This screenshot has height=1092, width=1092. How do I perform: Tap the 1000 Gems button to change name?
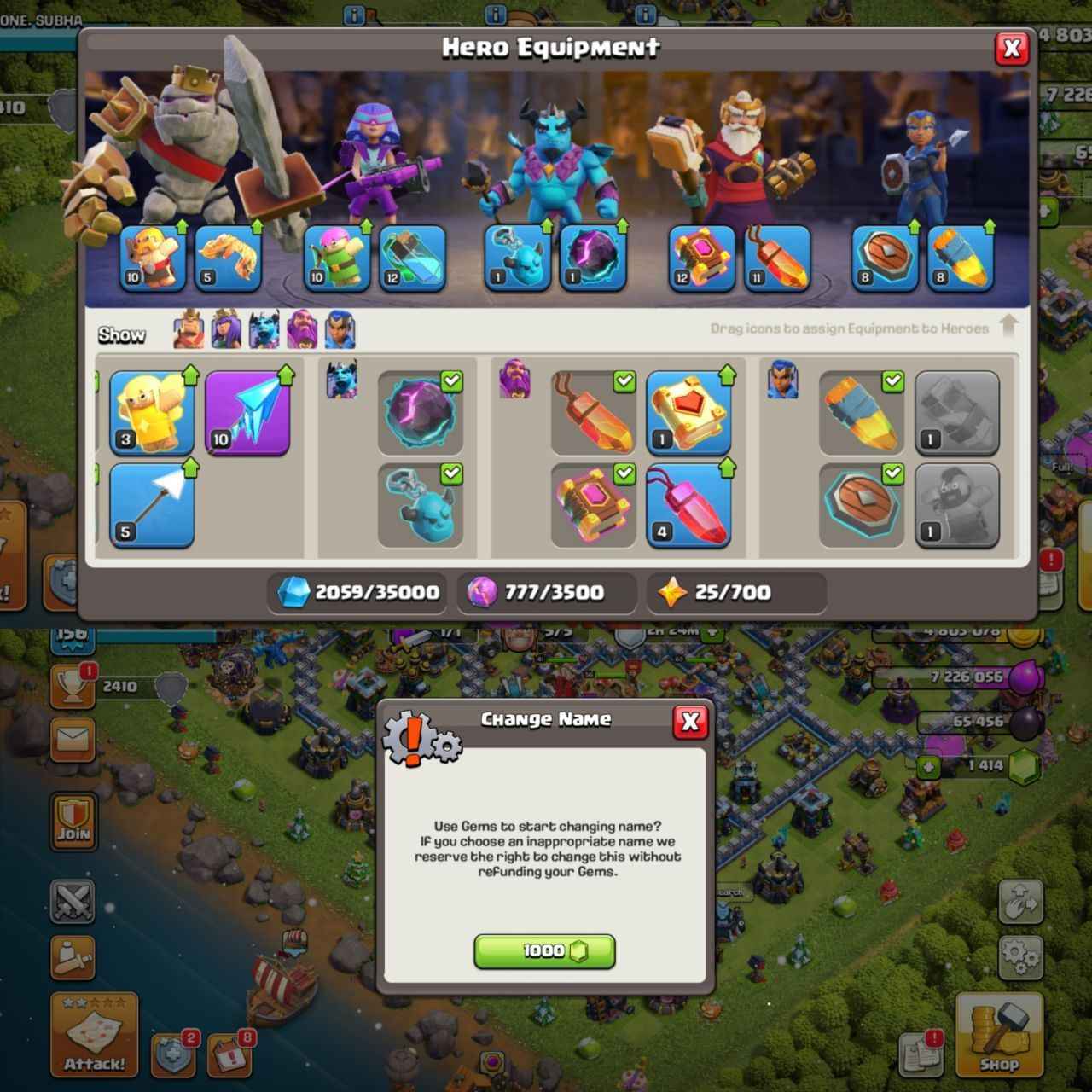544,951
